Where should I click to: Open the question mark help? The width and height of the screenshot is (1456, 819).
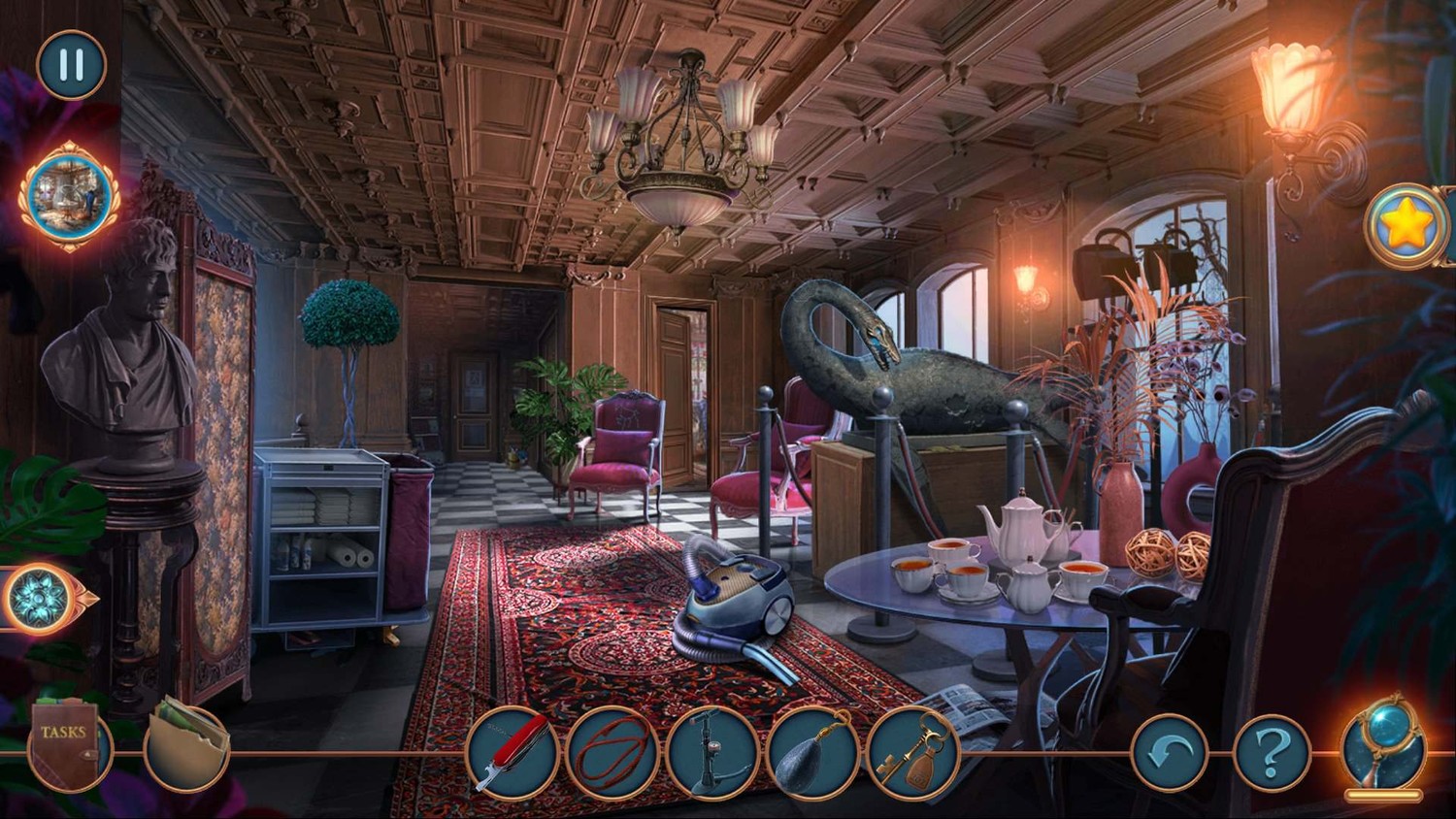(x=1272, y=752)
